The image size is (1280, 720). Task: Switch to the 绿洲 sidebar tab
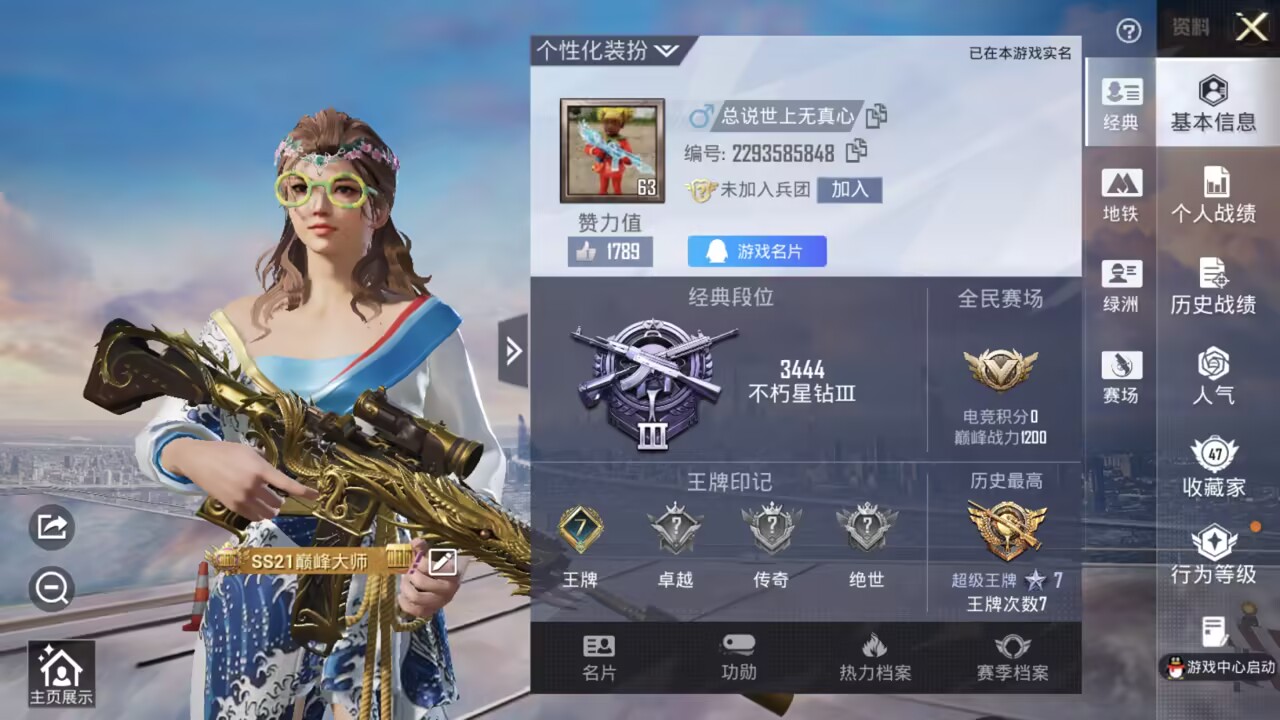[x=1122, y=283]
